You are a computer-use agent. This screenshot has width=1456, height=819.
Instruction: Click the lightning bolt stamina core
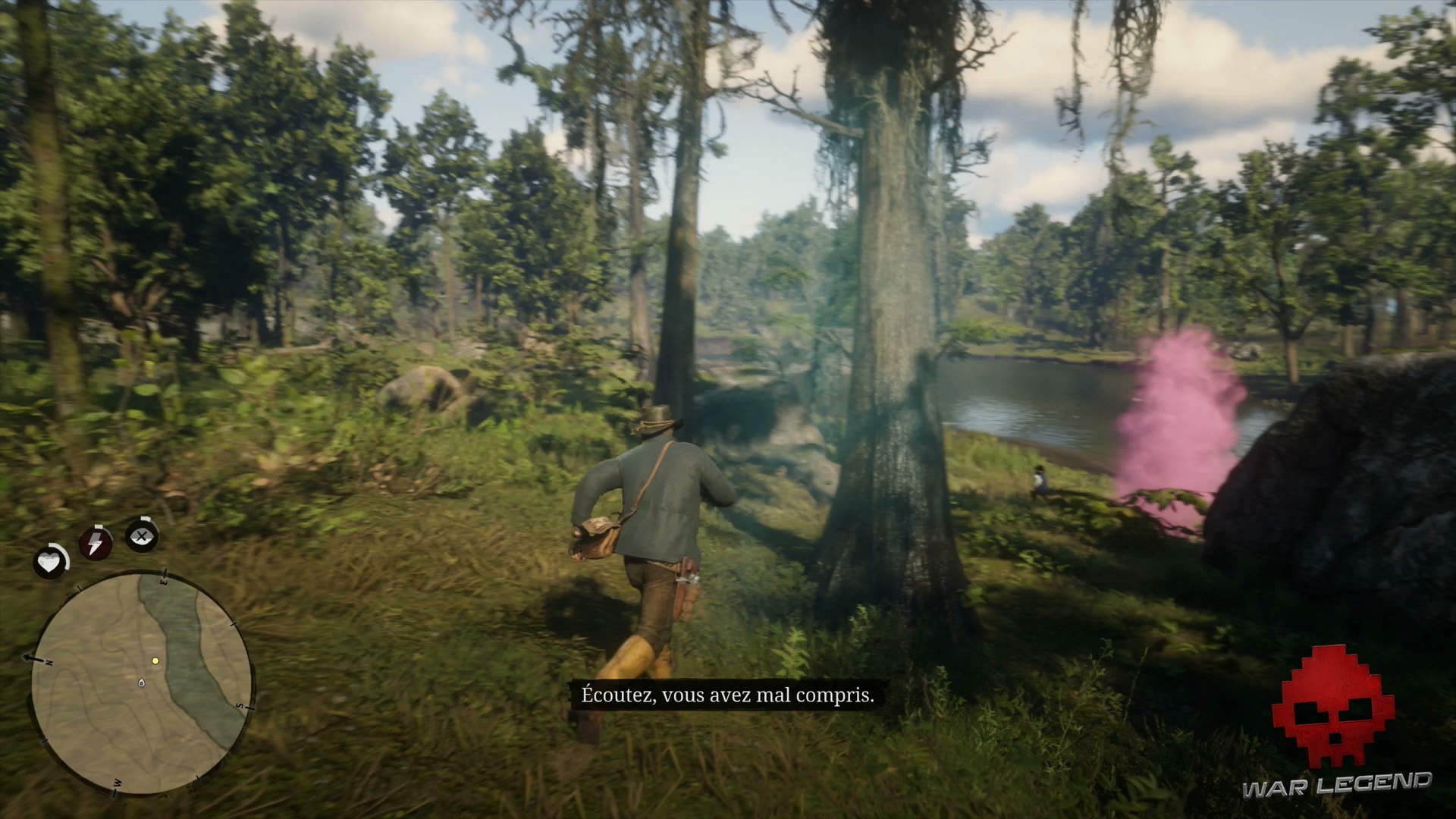click(x=94, y=542)
